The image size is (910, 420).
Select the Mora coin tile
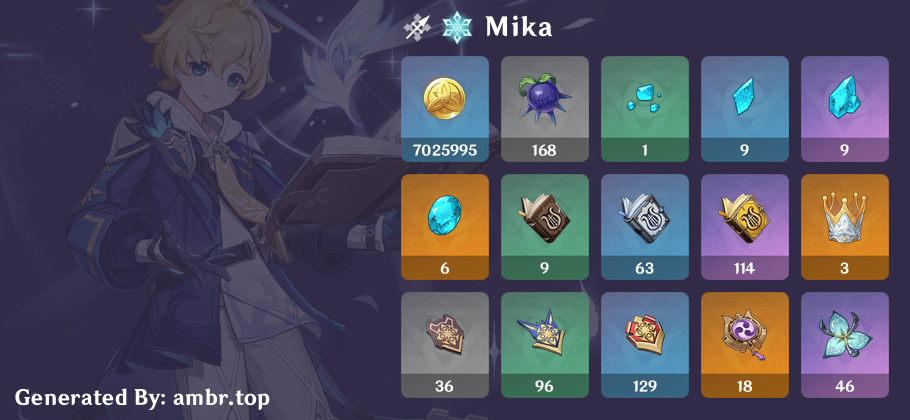445,109
